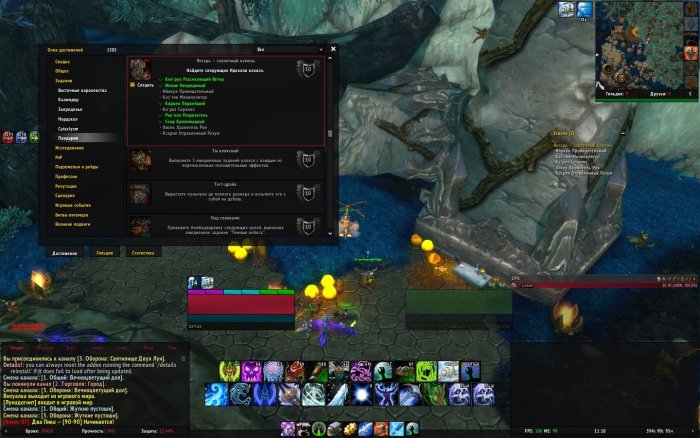The image size is (700, 438).
Task: Collapse the Задачи objective tracker header
Action: 563,132
